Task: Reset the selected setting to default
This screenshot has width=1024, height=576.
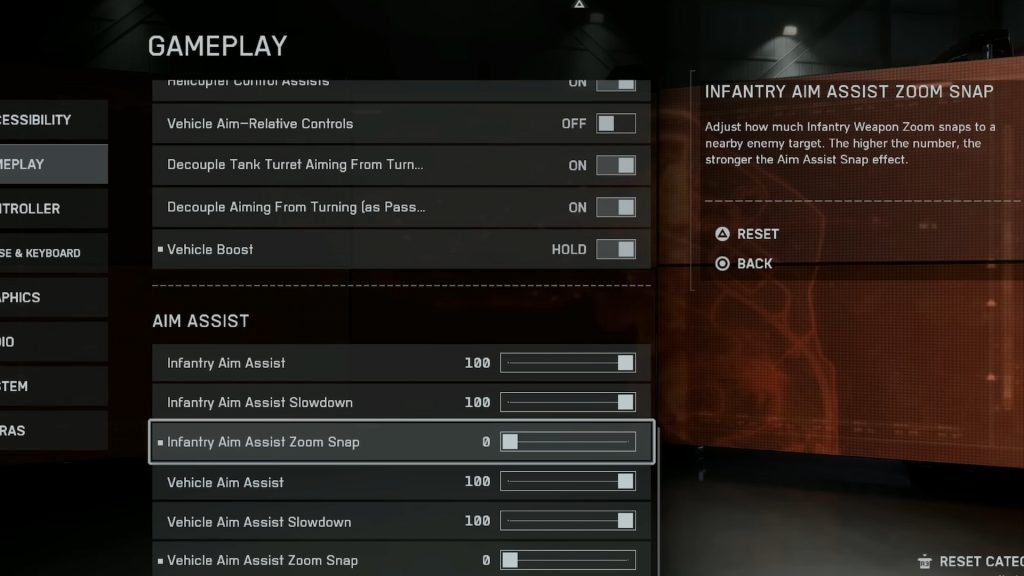Action: point(747,234)
